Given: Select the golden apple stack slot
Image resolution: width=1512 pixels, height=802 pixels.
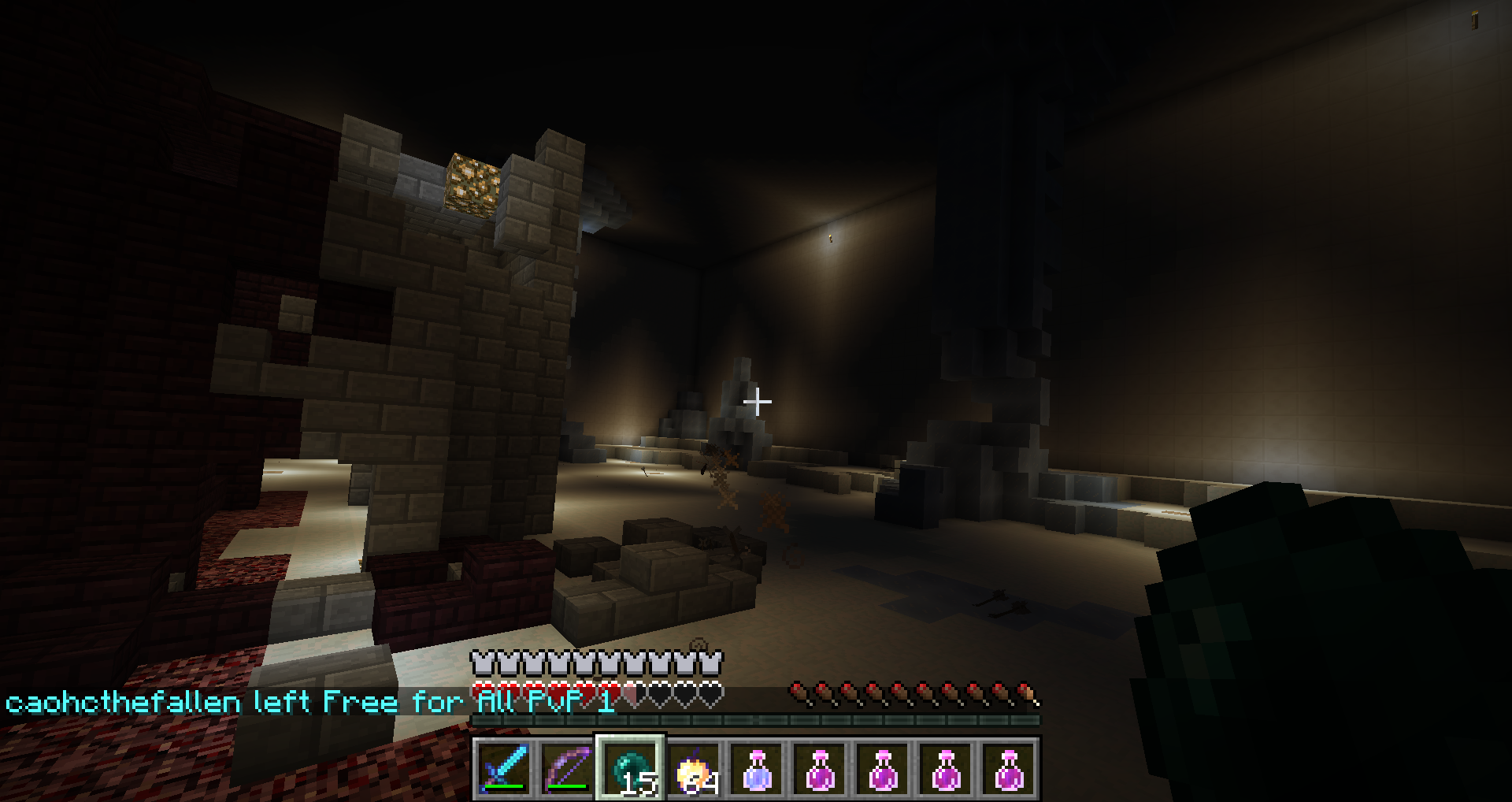Looking at the screenshot, I should click(694, 768).
